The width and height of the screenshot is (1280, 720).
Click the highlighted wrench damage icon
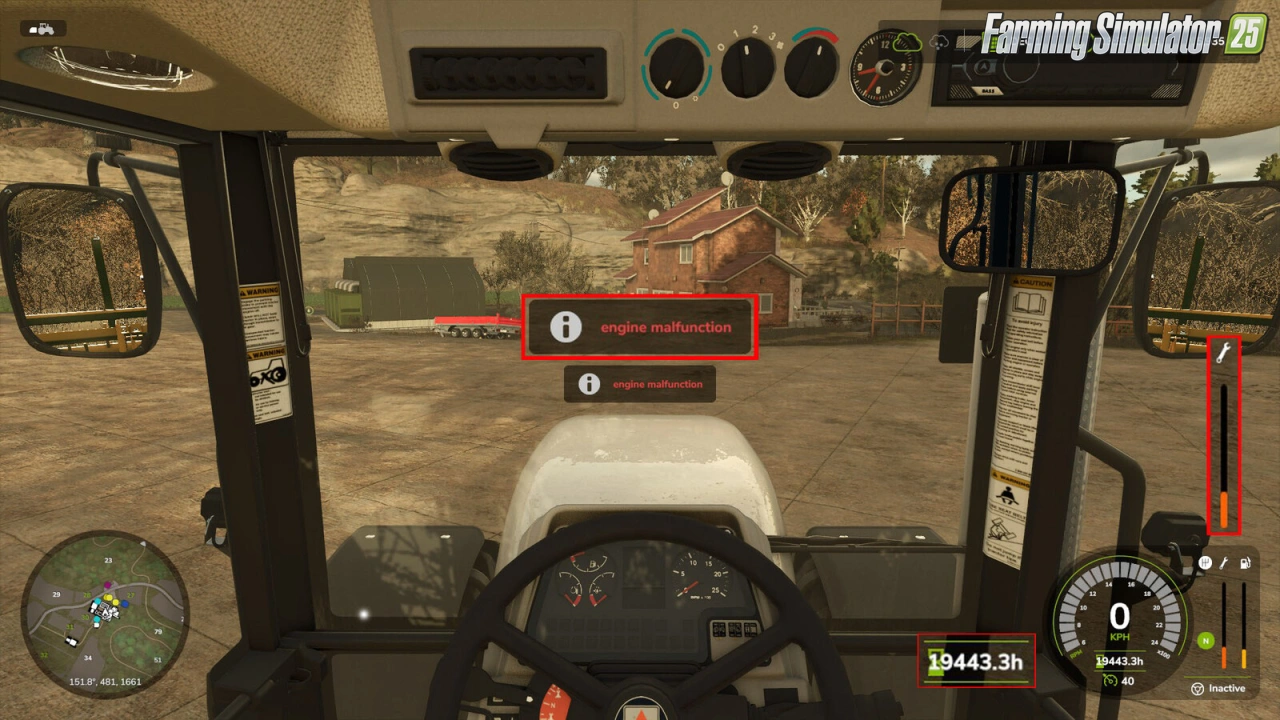tap(1224, 352)
